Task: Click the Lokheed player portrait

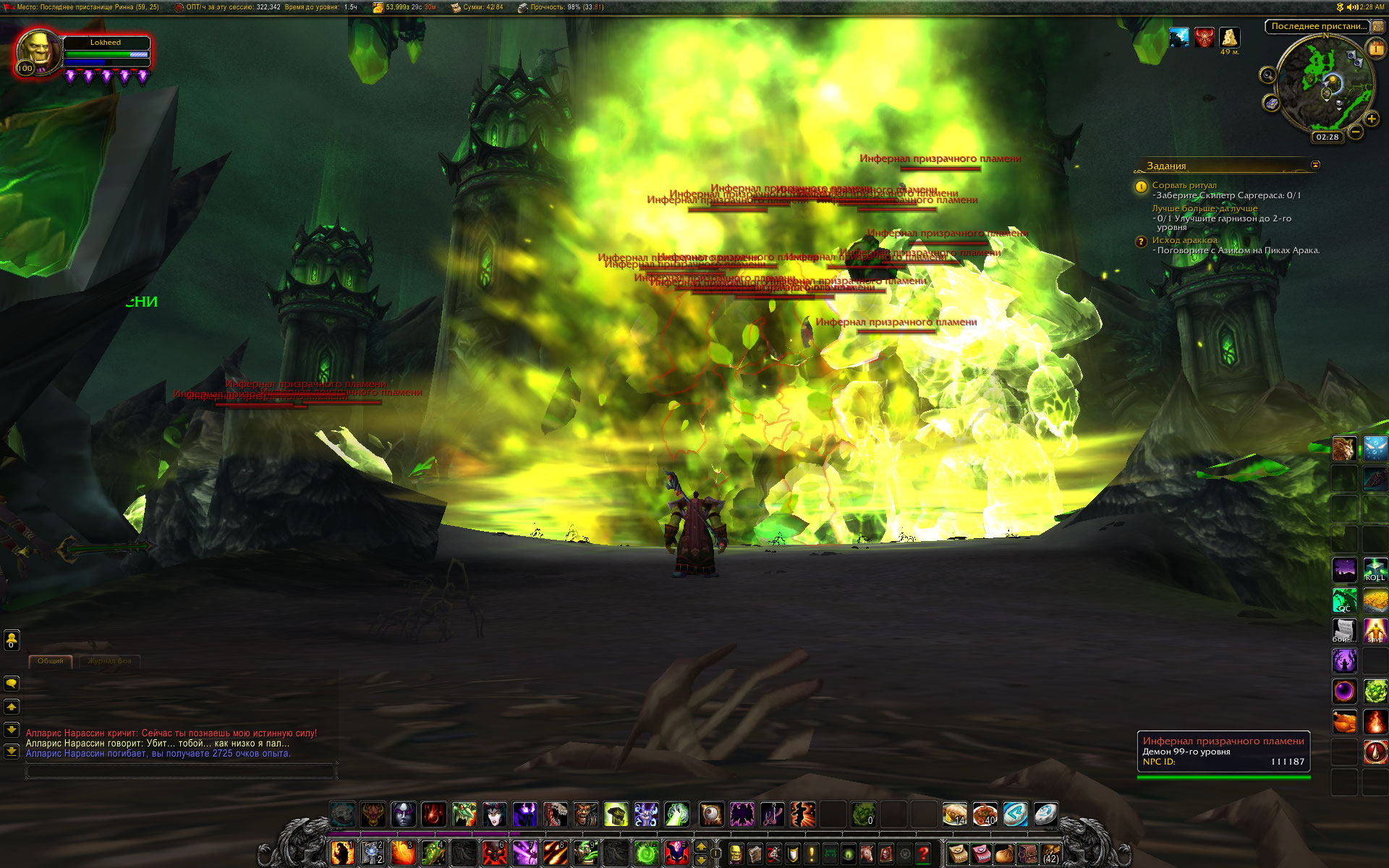Action: point(38,52)
